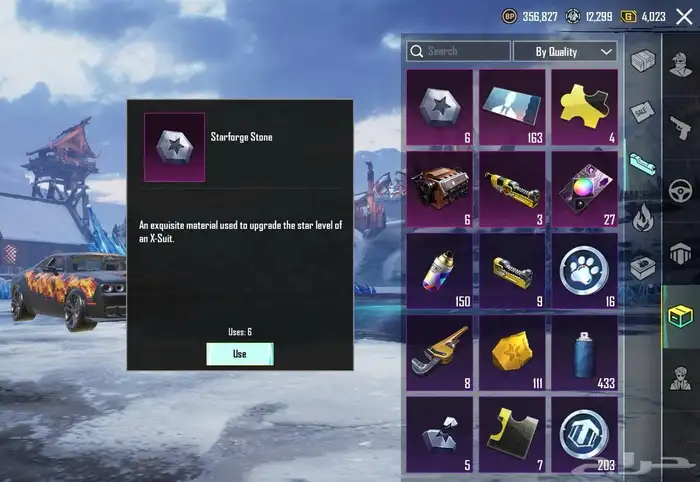Choose the wrench item slot

point(439,350)
